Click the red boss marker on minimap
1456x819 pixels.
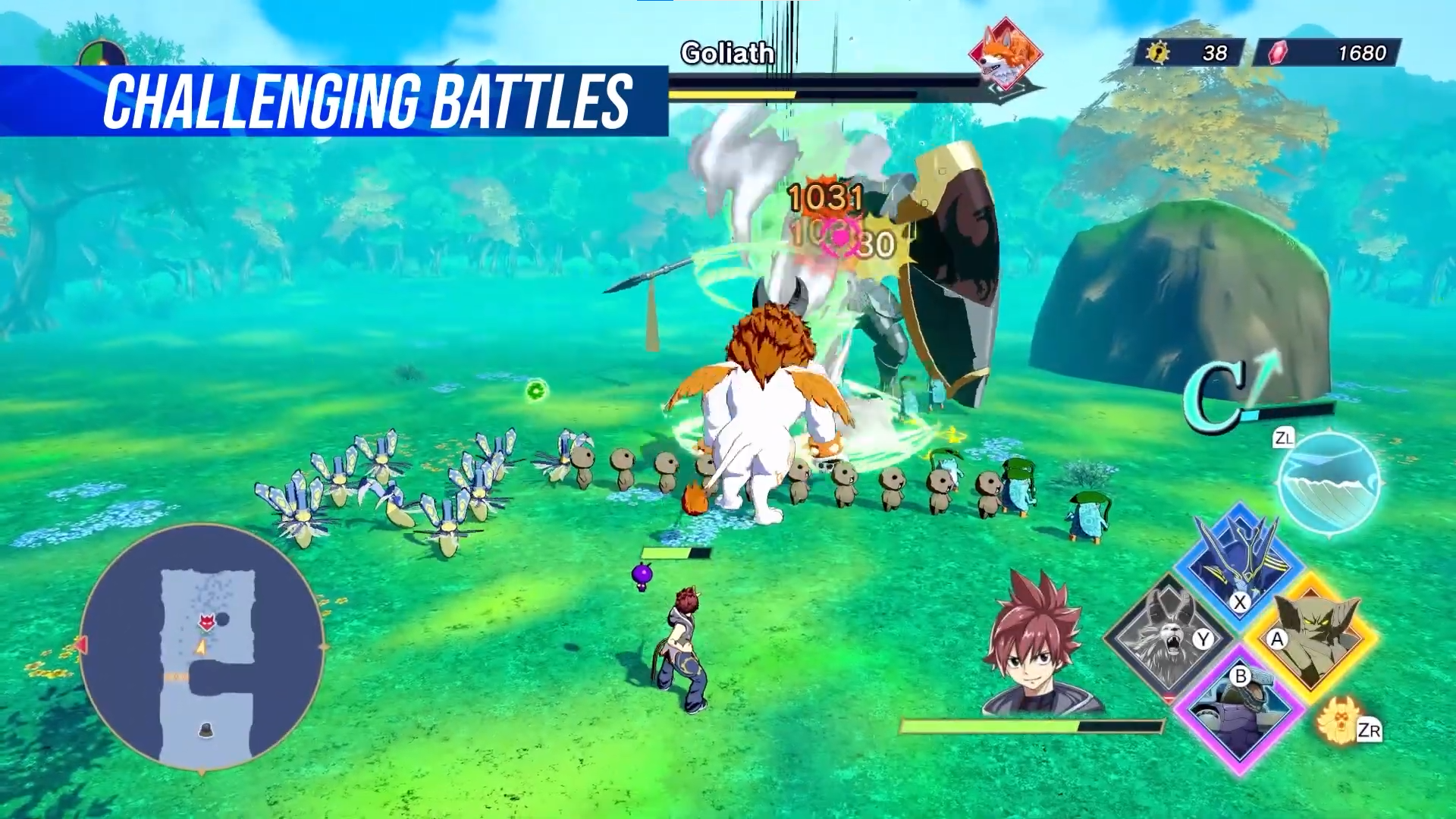[206, 623]
